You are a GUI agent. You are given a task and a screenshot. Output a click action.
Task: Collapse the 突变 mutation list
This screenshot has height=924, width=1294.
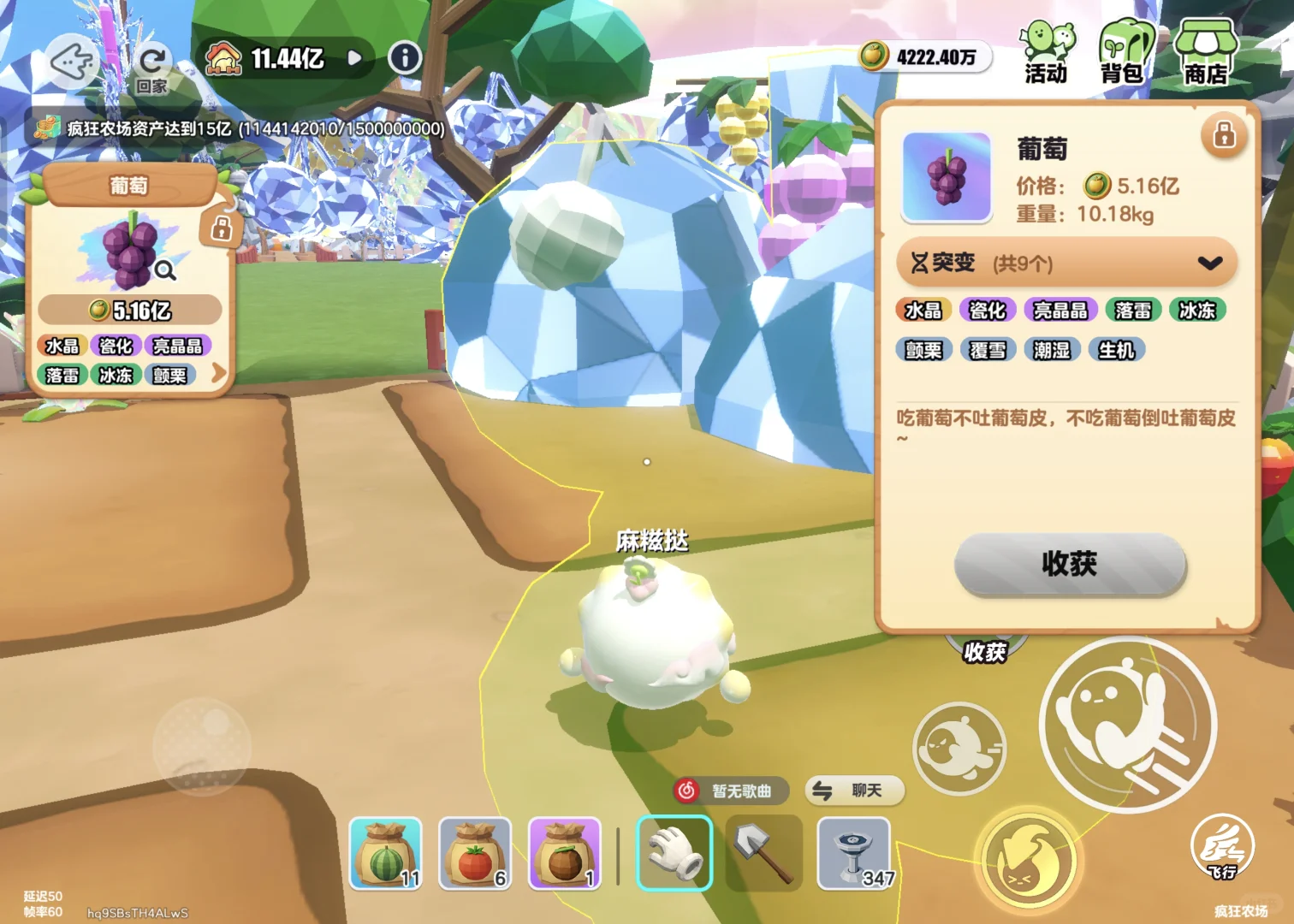click(x=1210, y=263)
